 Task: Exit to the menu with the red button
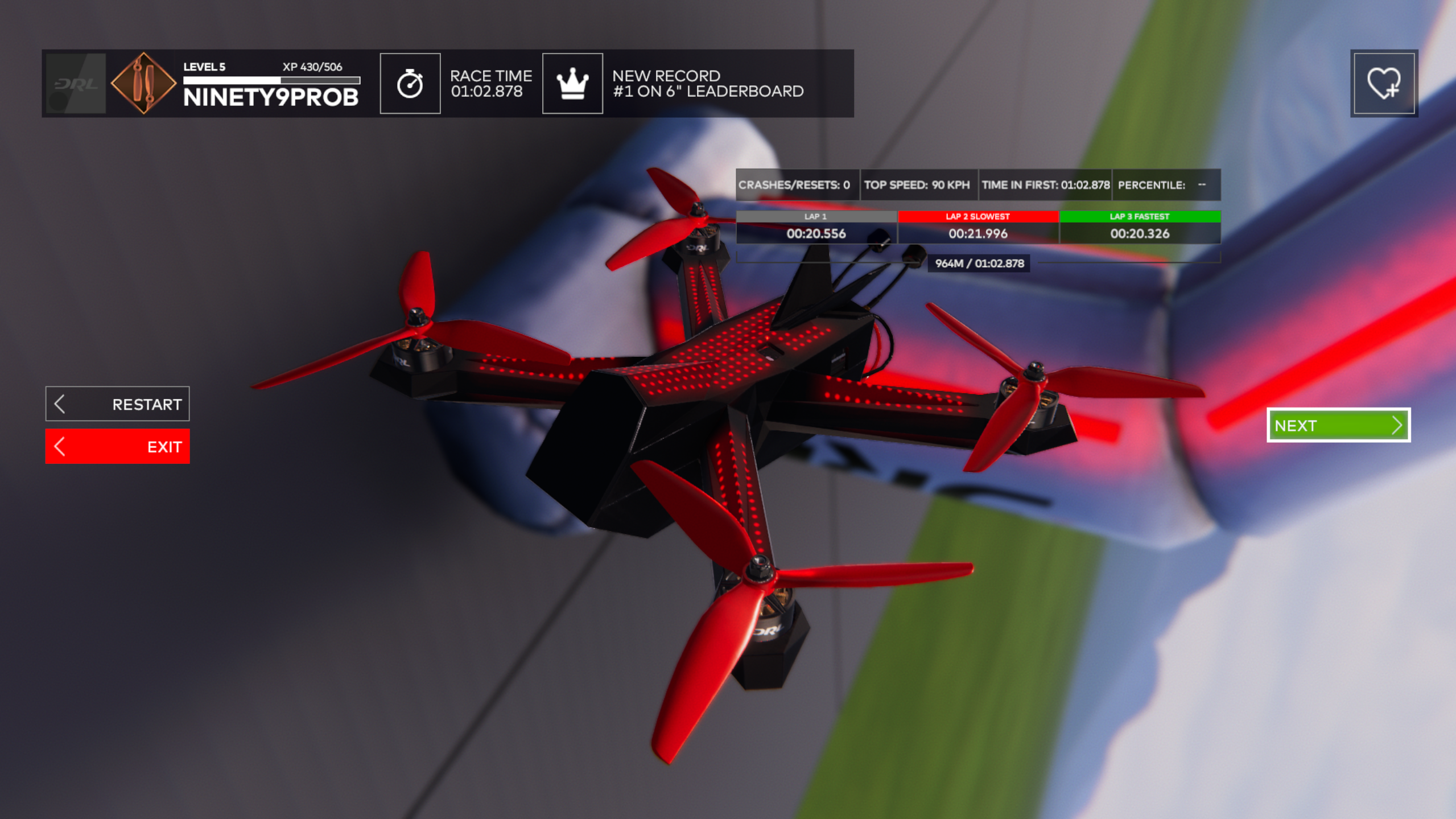pos(117,447)
